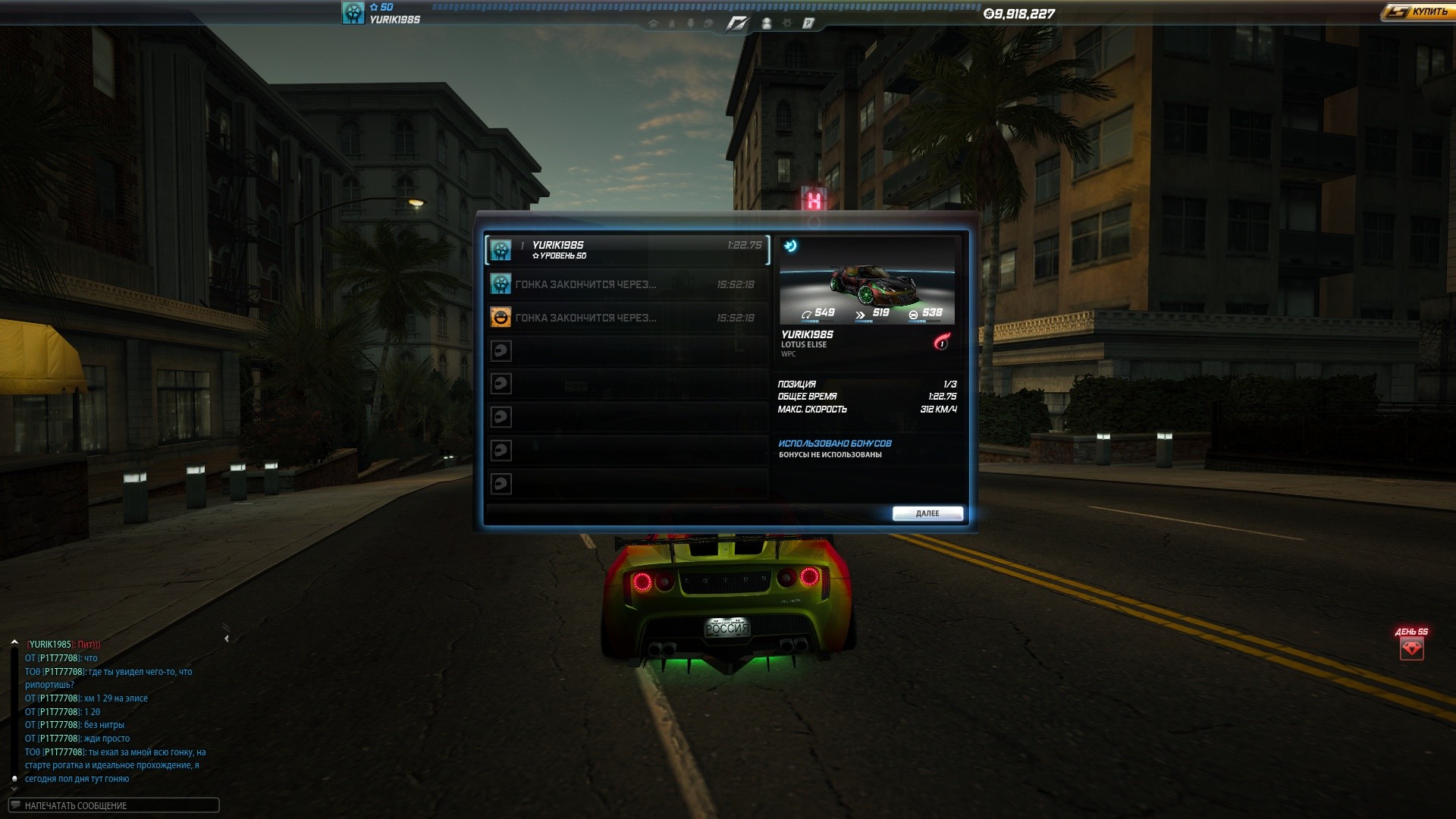
Task: Click the YURIK1985 profile avatar in the top bar
Action: (x=353, y=13)
